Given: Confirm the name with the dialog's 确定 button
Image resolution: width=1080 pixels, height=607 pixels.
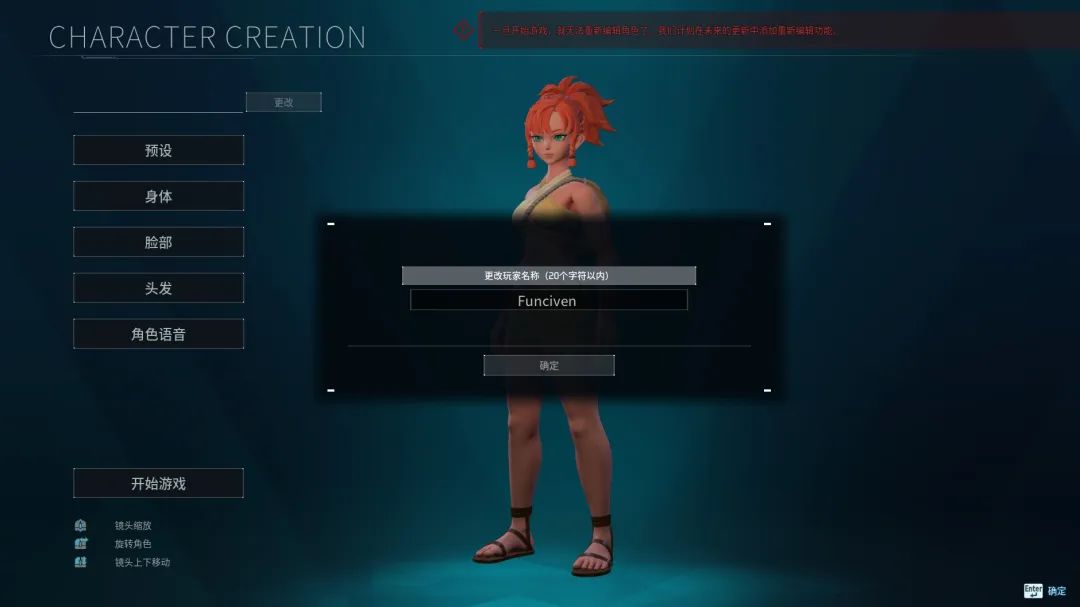Looking at the screenshot, I should tap(549, 366).
